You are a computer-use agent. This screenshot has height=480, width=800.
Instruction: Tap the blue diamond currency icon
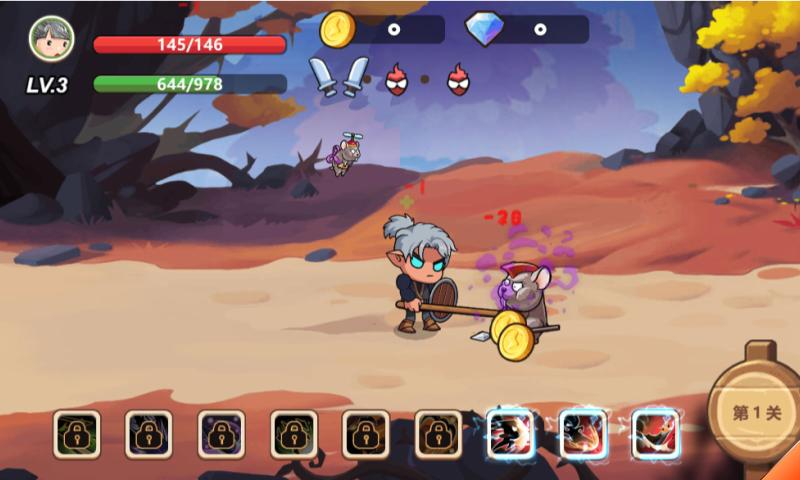tap(485, 29)
